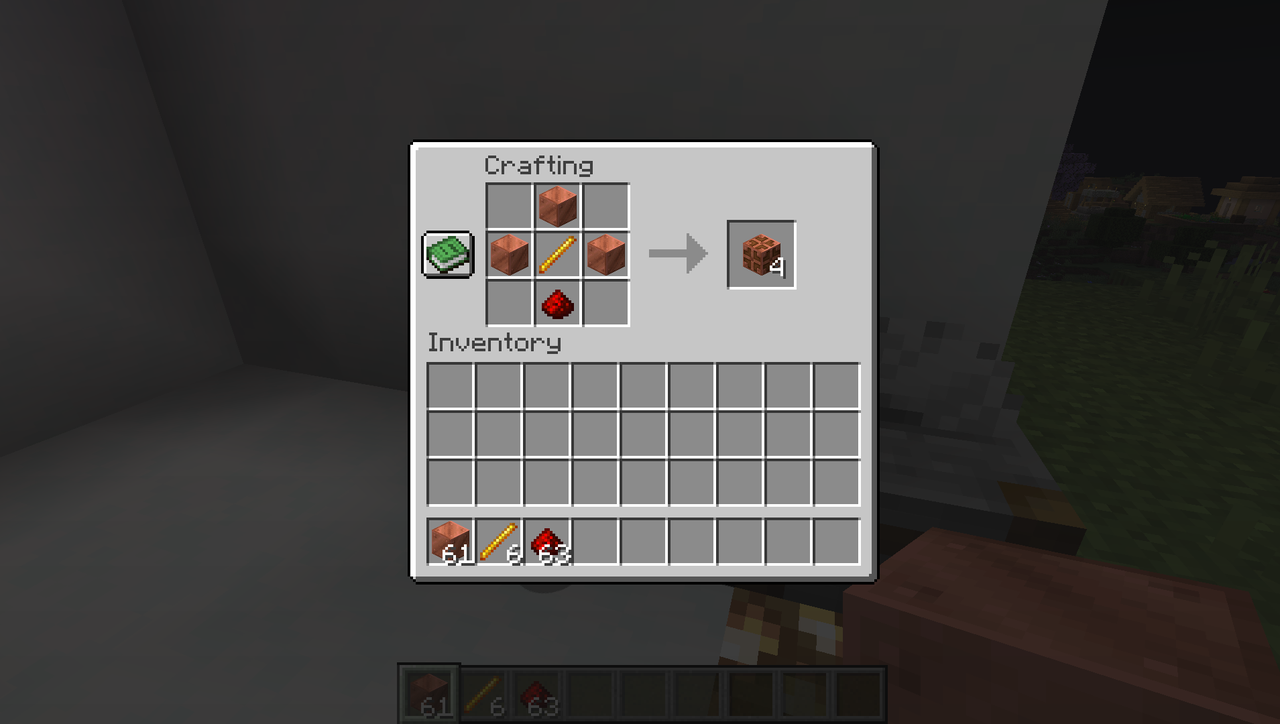
Task: Grab the redstone dust from the crafting grid
Action: tap(557, 303)
